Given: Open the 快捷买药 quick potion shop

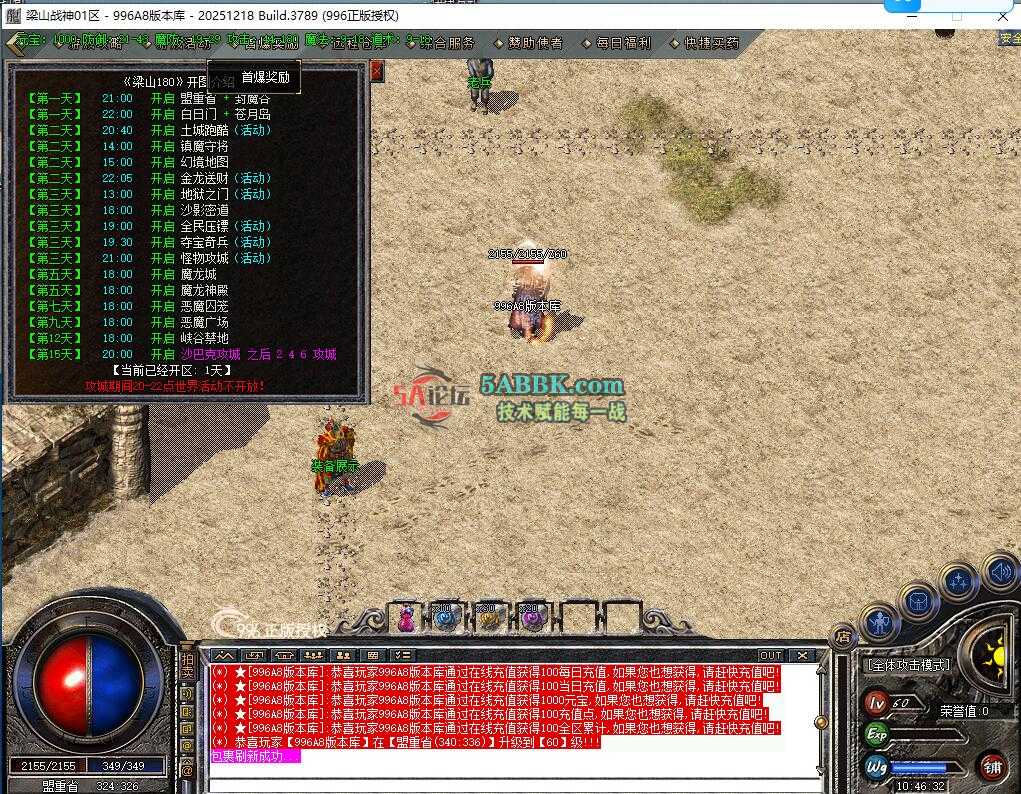Looking at the screenshot, I should tap(711, 43).
